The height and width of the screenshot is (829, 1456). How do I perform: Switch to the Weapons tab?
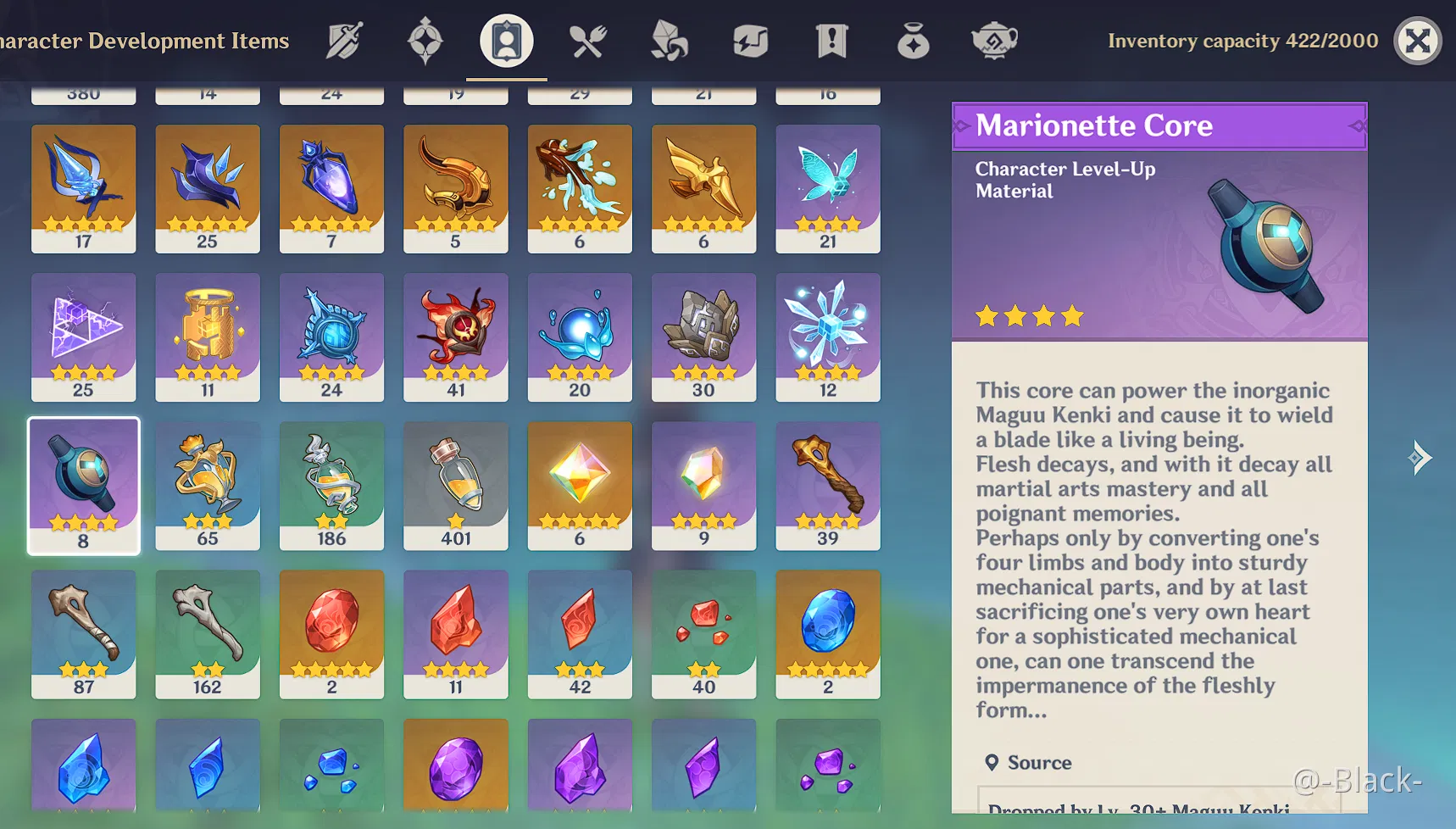344,41
